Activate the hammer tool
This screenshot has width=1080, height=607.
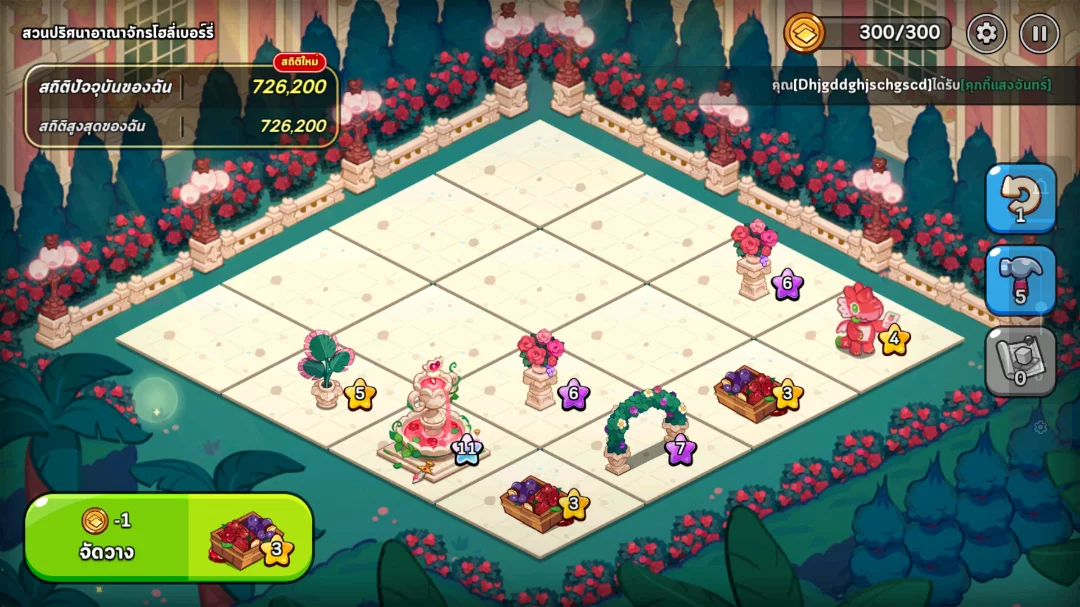point(1020,279)
